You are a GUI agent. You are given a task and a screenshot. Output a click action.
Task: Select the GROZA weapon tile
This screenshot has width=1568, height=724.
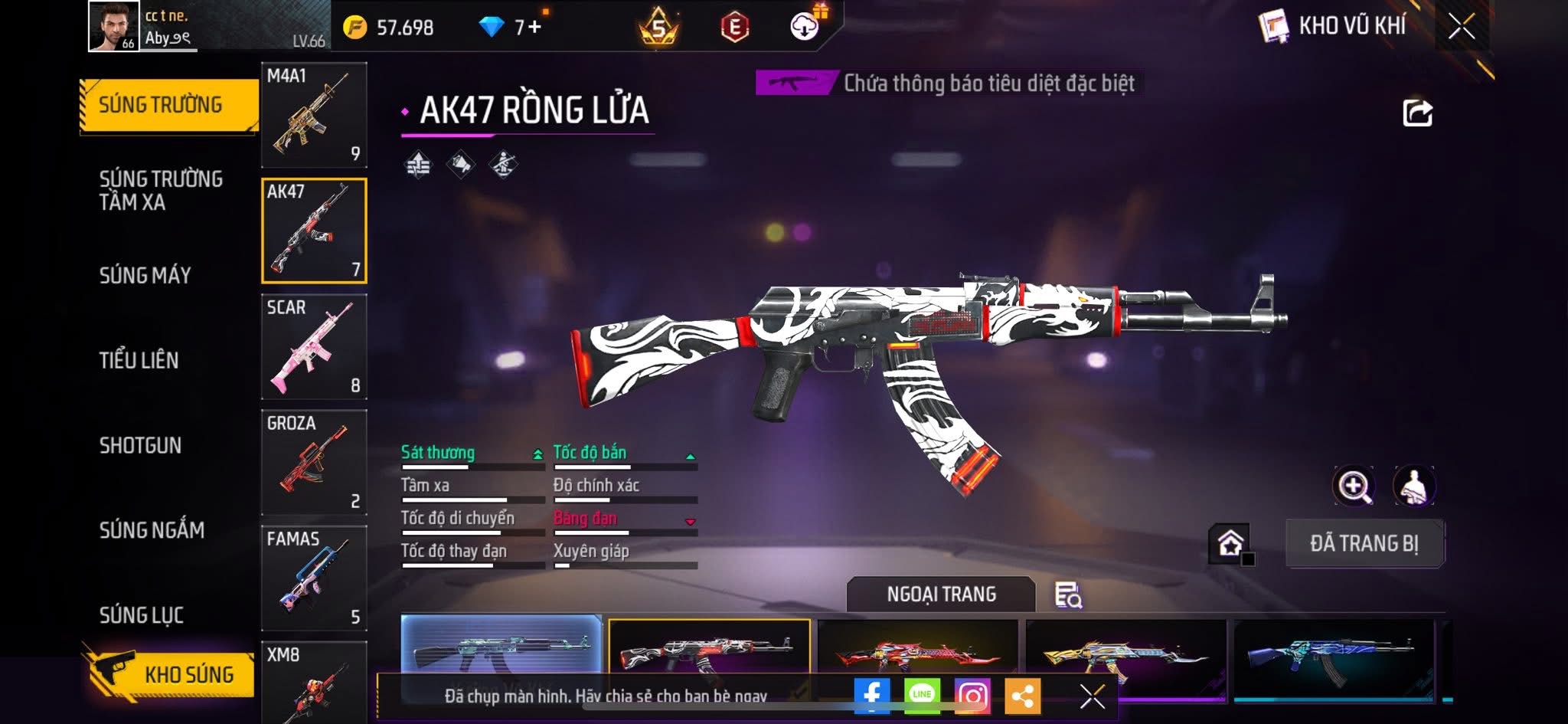[314, 463]
